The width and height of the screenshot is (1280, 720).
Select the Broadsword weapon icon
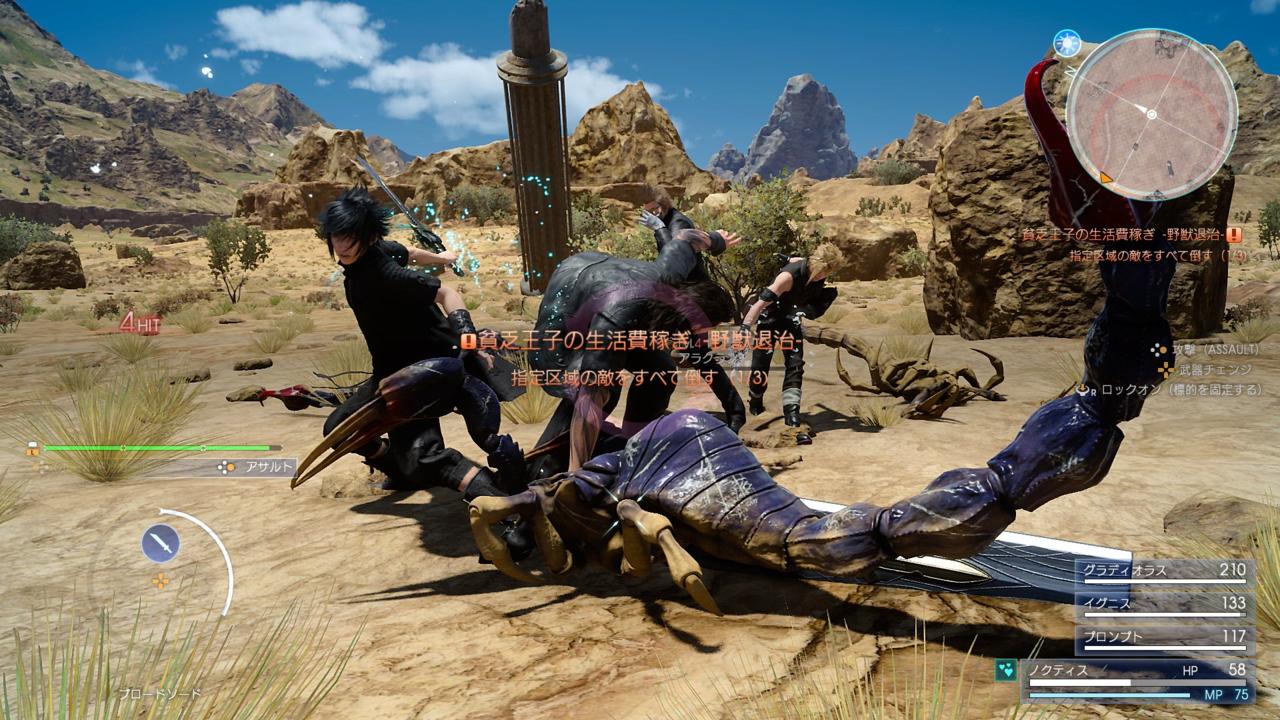click(x=160, y=540)
